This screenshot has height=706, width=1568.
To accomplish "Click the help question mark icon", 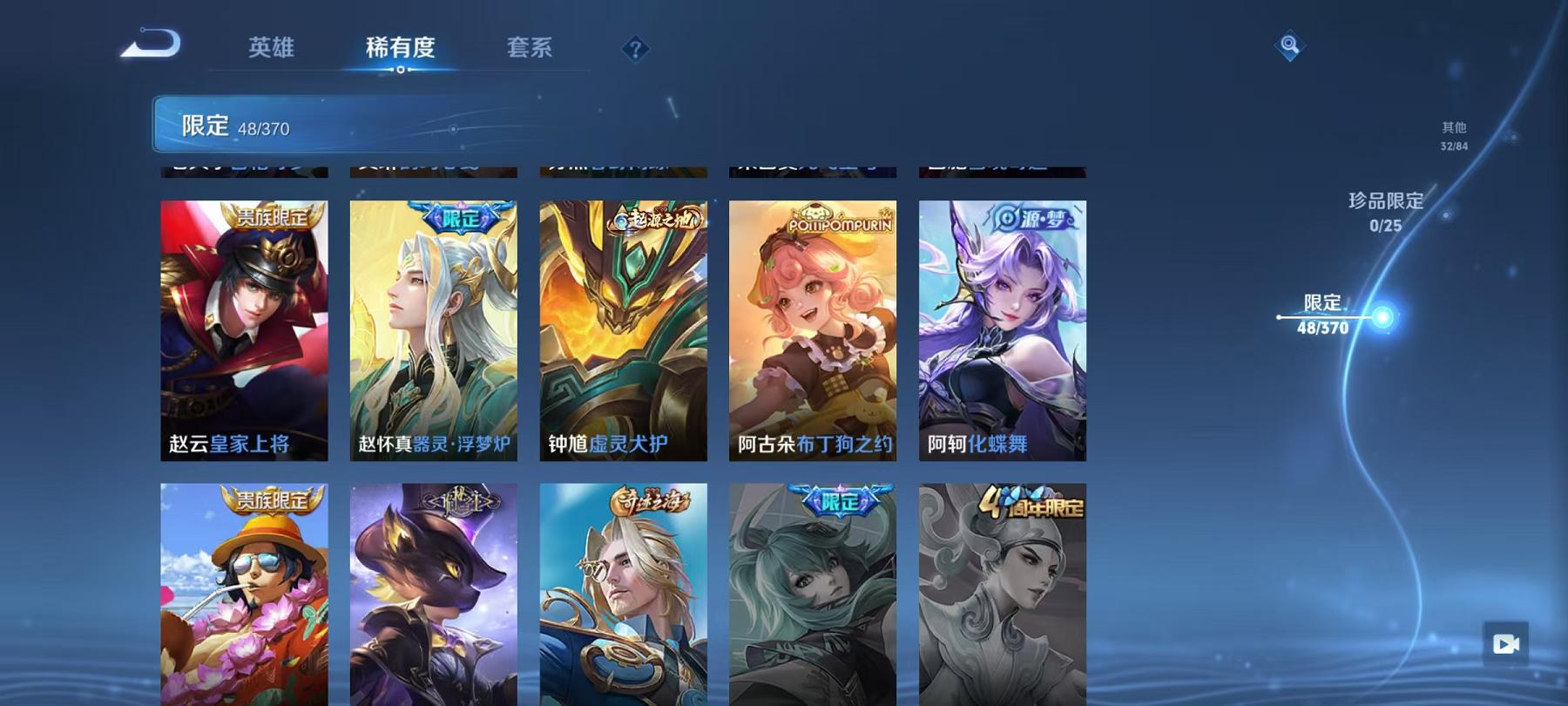I will [637, 50].
